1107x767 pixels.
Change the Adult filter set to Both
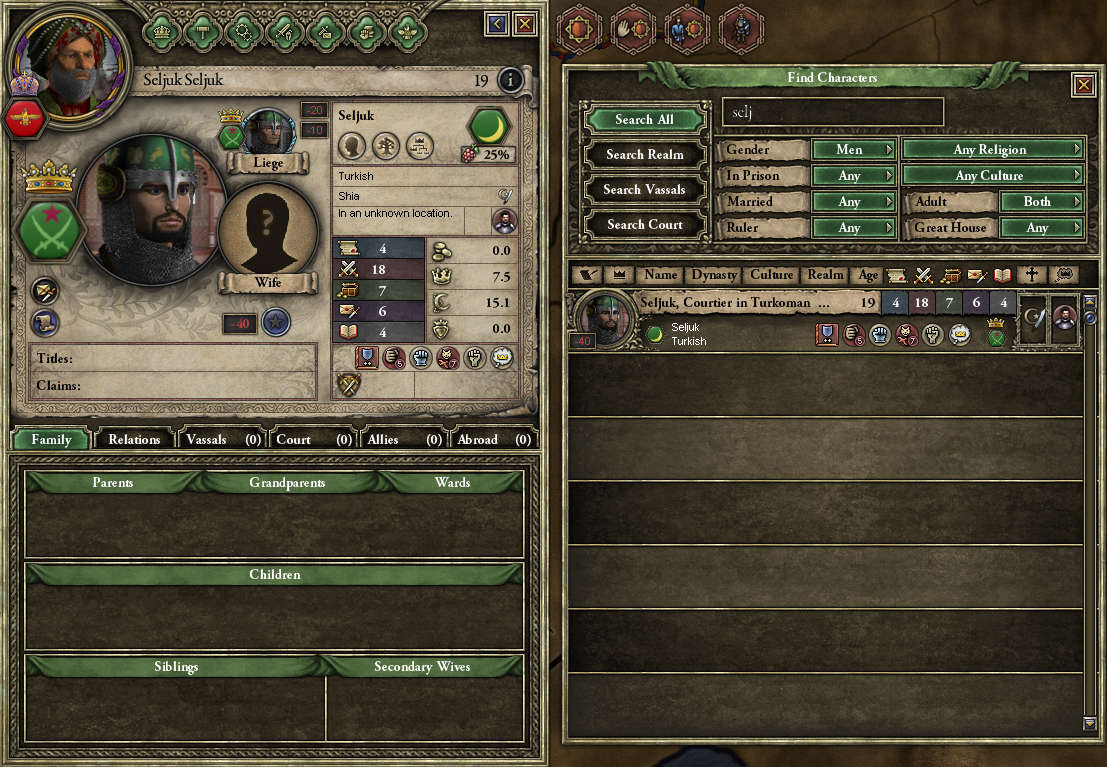click(x=1040, y=202)
